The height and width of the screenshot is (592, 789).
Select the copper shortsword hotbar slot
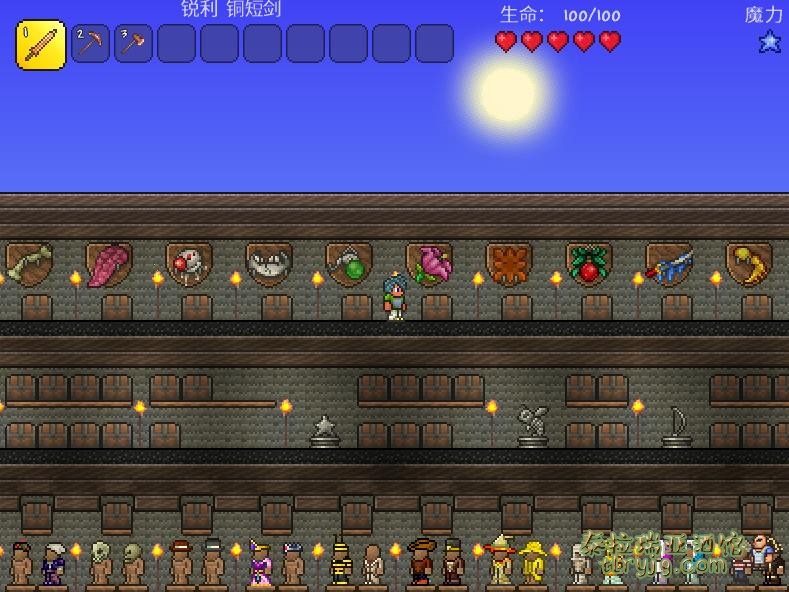point(41,45)
